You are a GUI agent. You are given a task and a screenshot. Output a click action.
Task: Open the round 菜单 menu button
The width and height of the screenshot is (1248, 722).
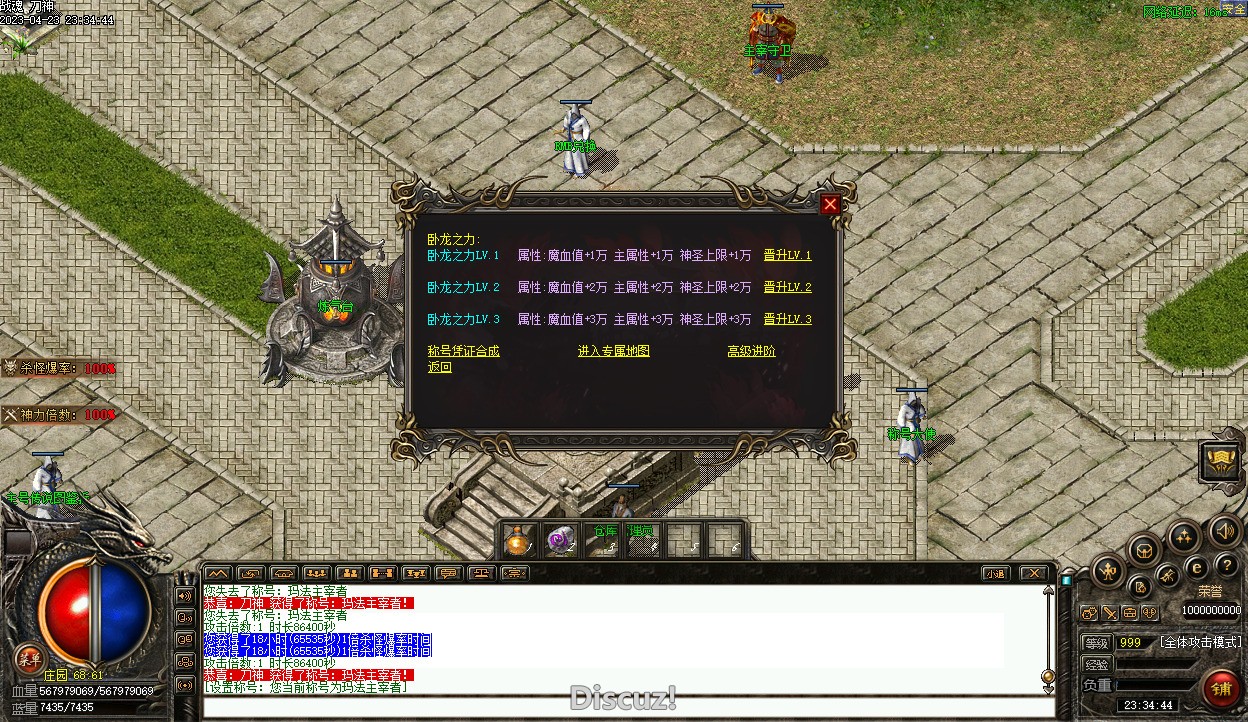click(x=30, y=658)
